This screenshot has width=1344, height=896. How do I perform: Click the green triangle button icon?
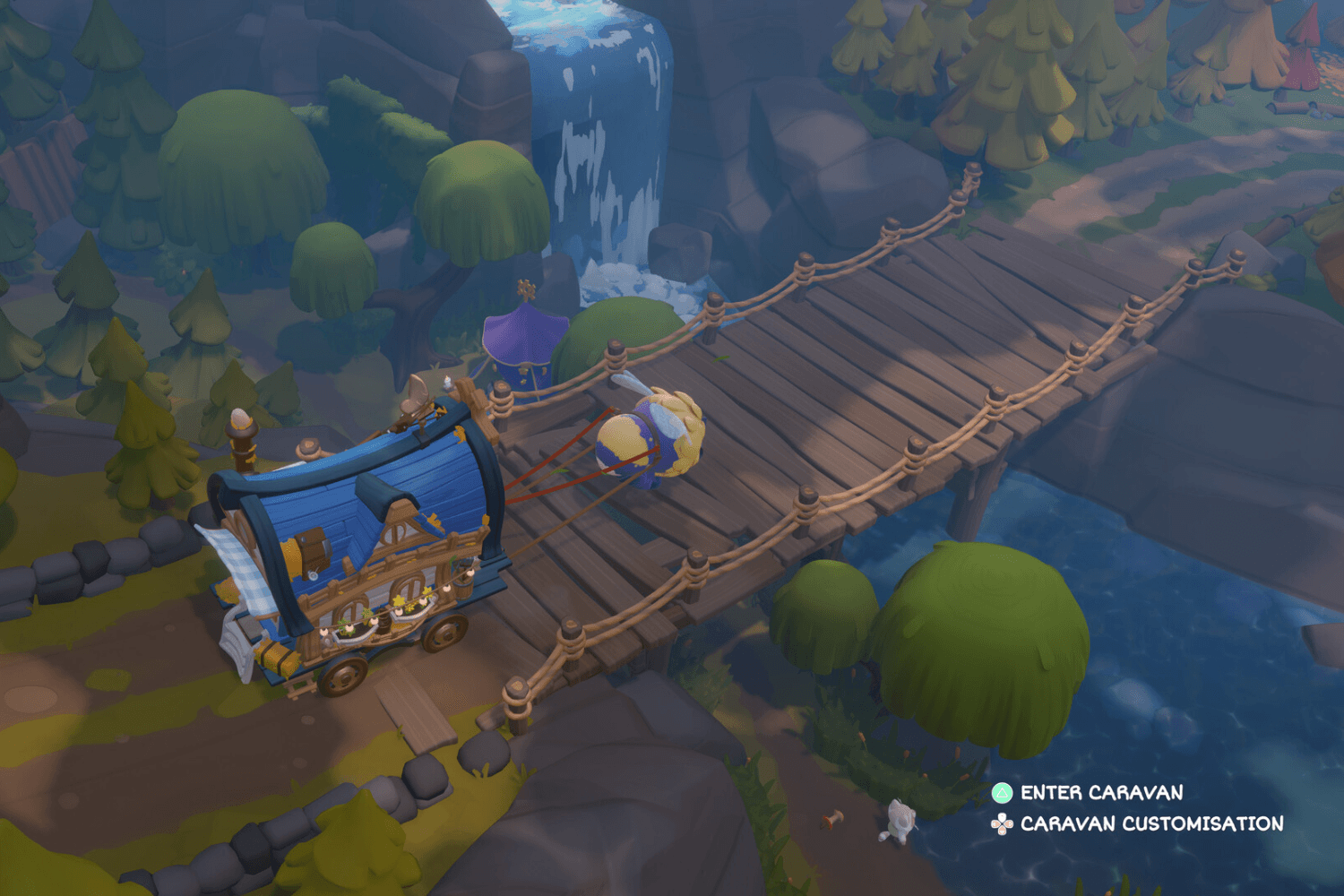(1001, 793)
